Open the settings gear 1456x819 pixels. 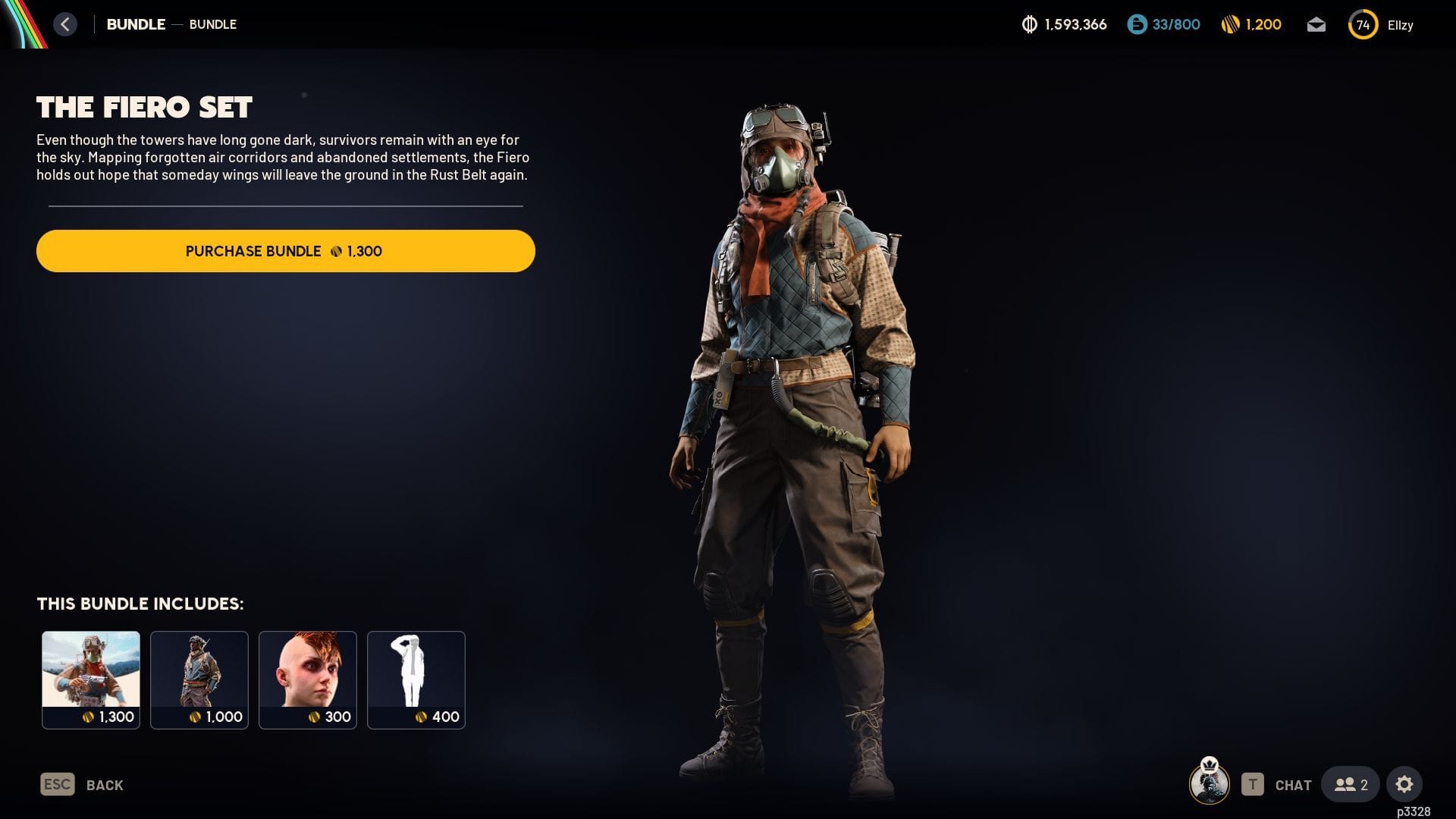(1404, 784)
